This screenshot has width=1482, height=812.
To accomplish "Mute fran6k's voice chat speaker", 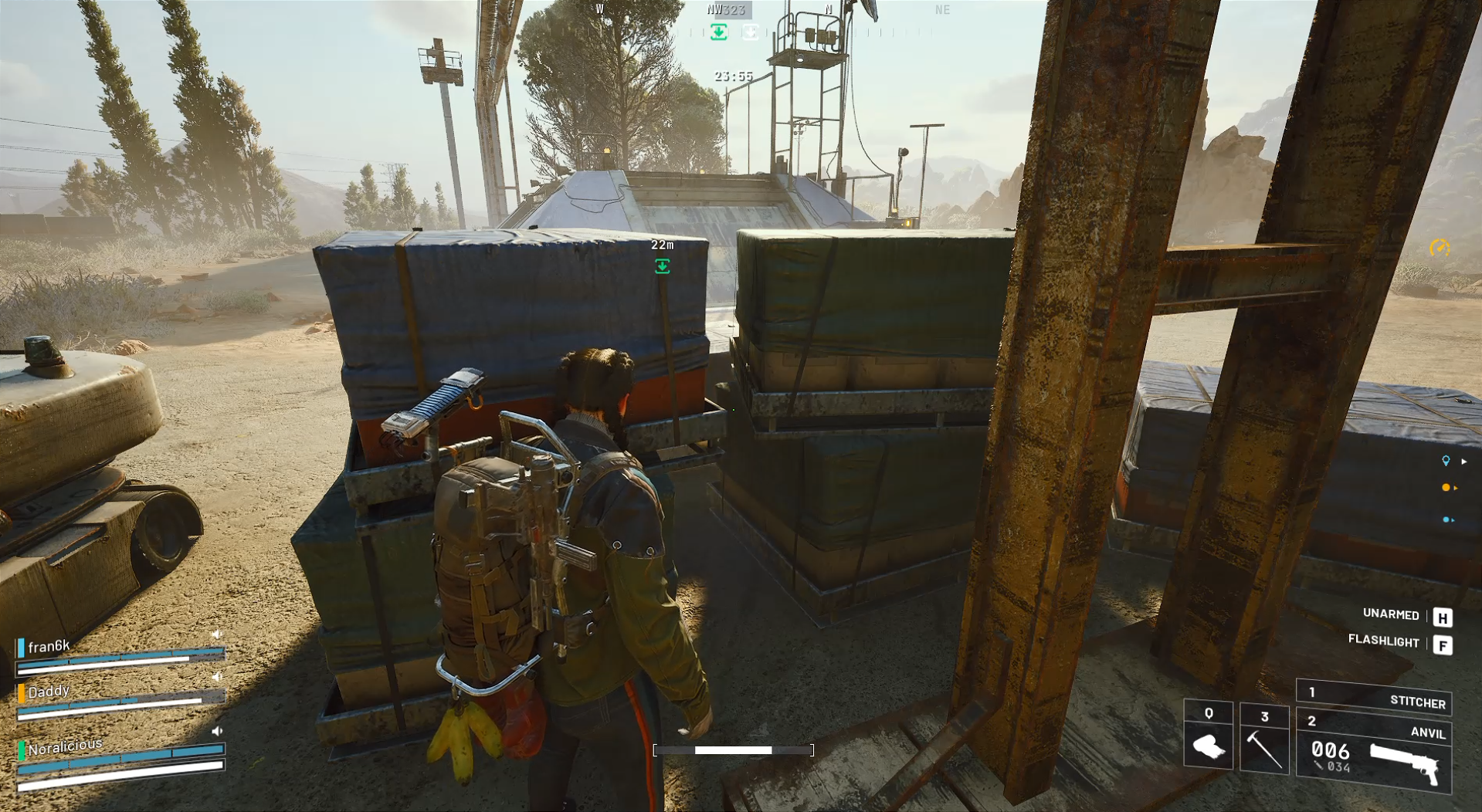I will pyautogui.click(x=217, y=634).
